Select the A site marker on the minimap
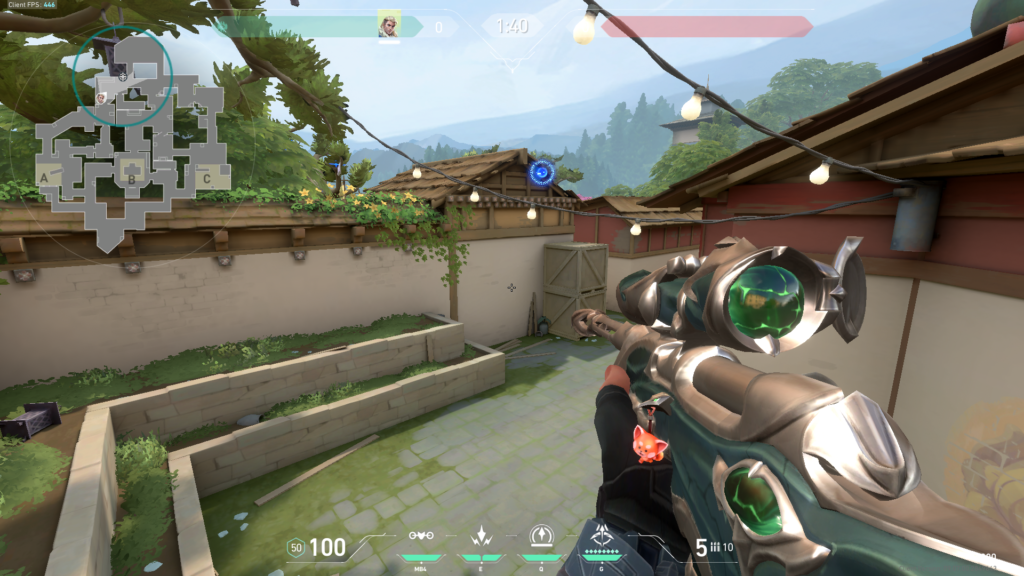The height and width of the screenshot is (576, 1024). pyautogui.click(x=44, y=178)
